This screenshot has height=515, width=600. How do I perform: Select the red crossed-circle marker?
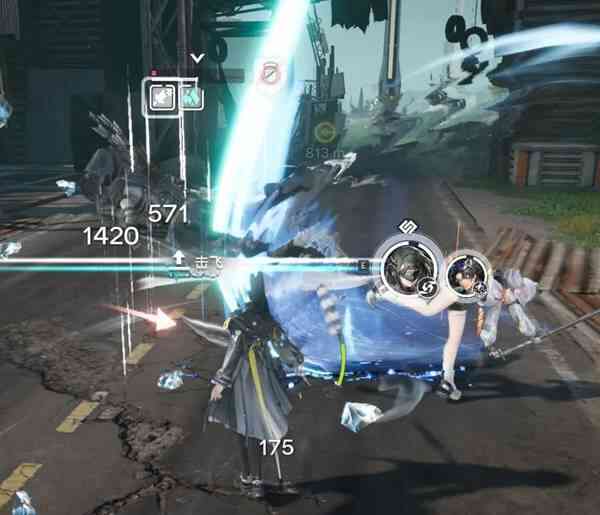(269, 72)
